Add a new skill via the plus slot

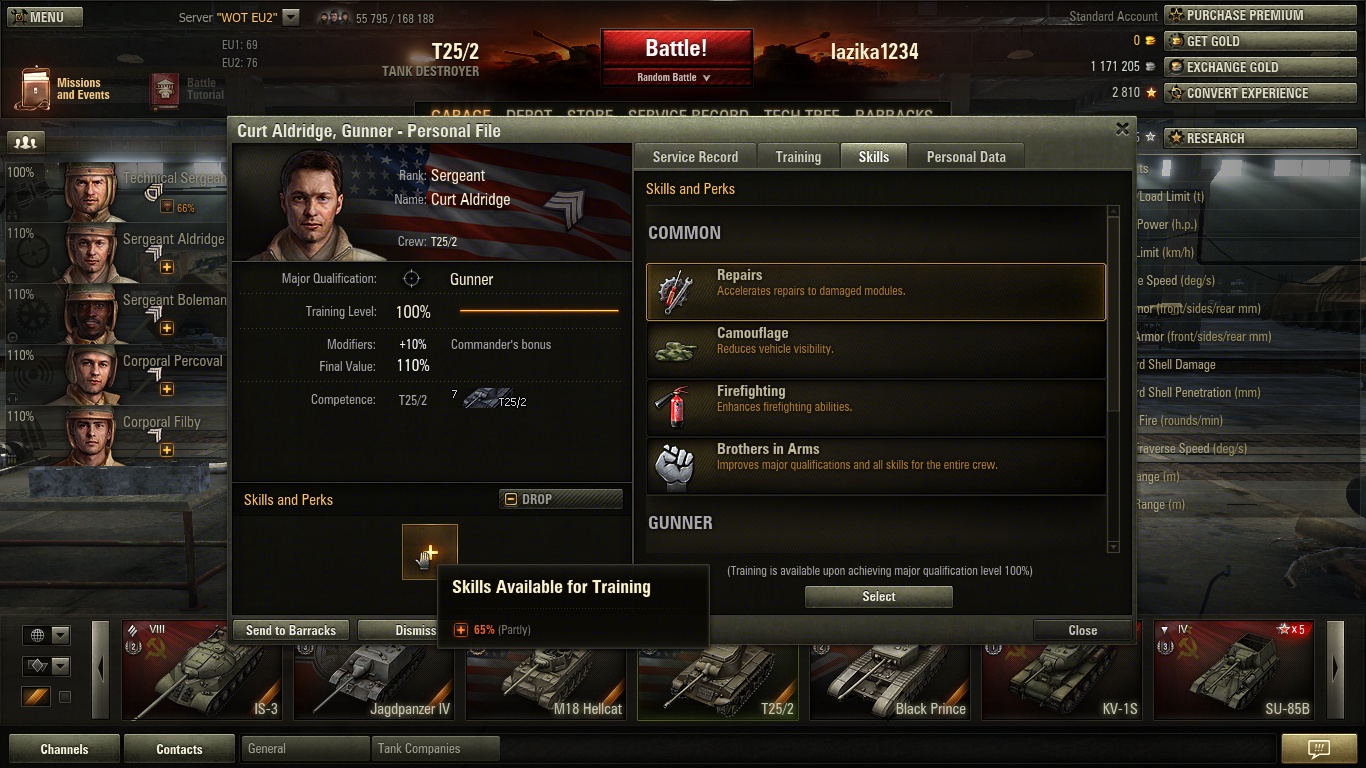click(x=430, y=552)
